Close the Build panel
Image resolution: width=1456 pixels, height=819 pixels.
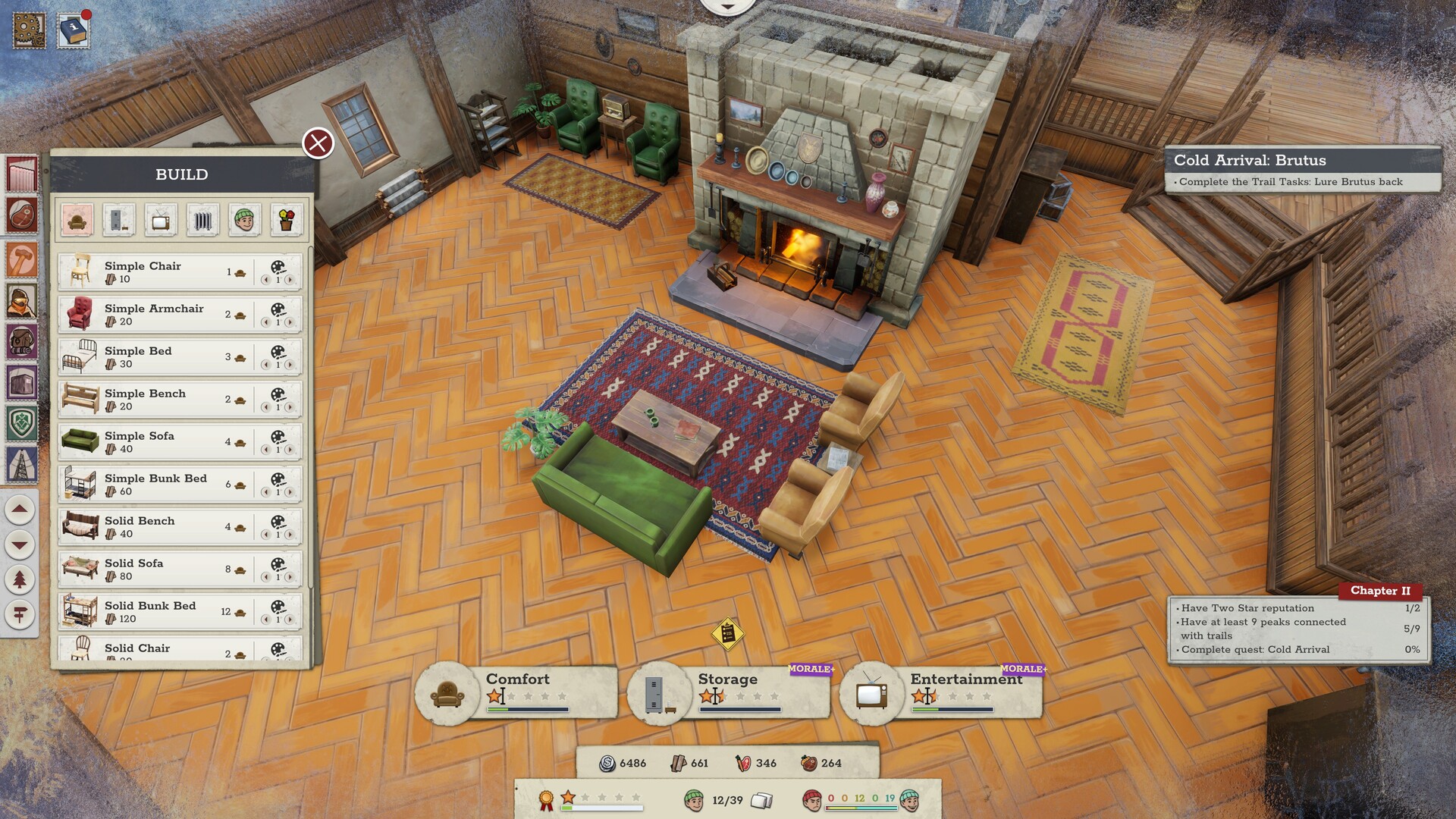[x=318, y=143]
